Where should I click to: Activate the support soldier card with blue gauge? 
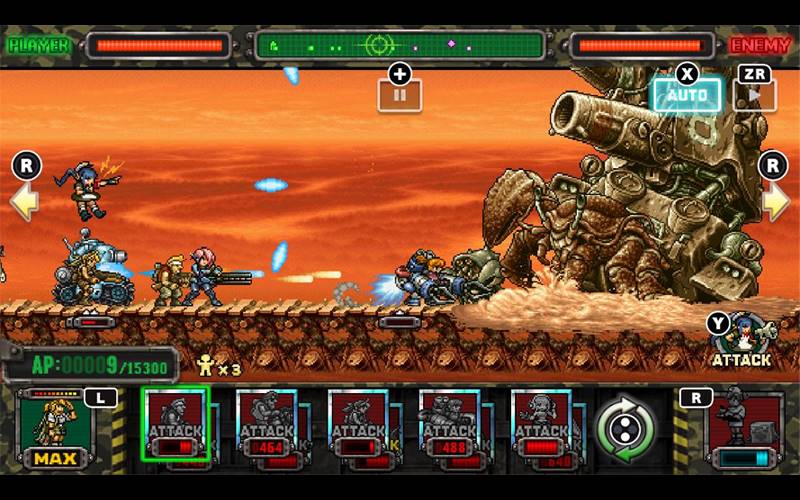pos(743,428)
